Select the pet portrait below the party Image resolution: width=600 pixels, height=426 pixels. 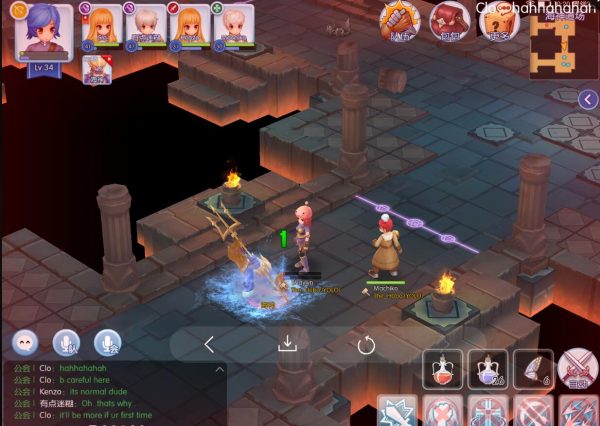click(x=97, y=70)
